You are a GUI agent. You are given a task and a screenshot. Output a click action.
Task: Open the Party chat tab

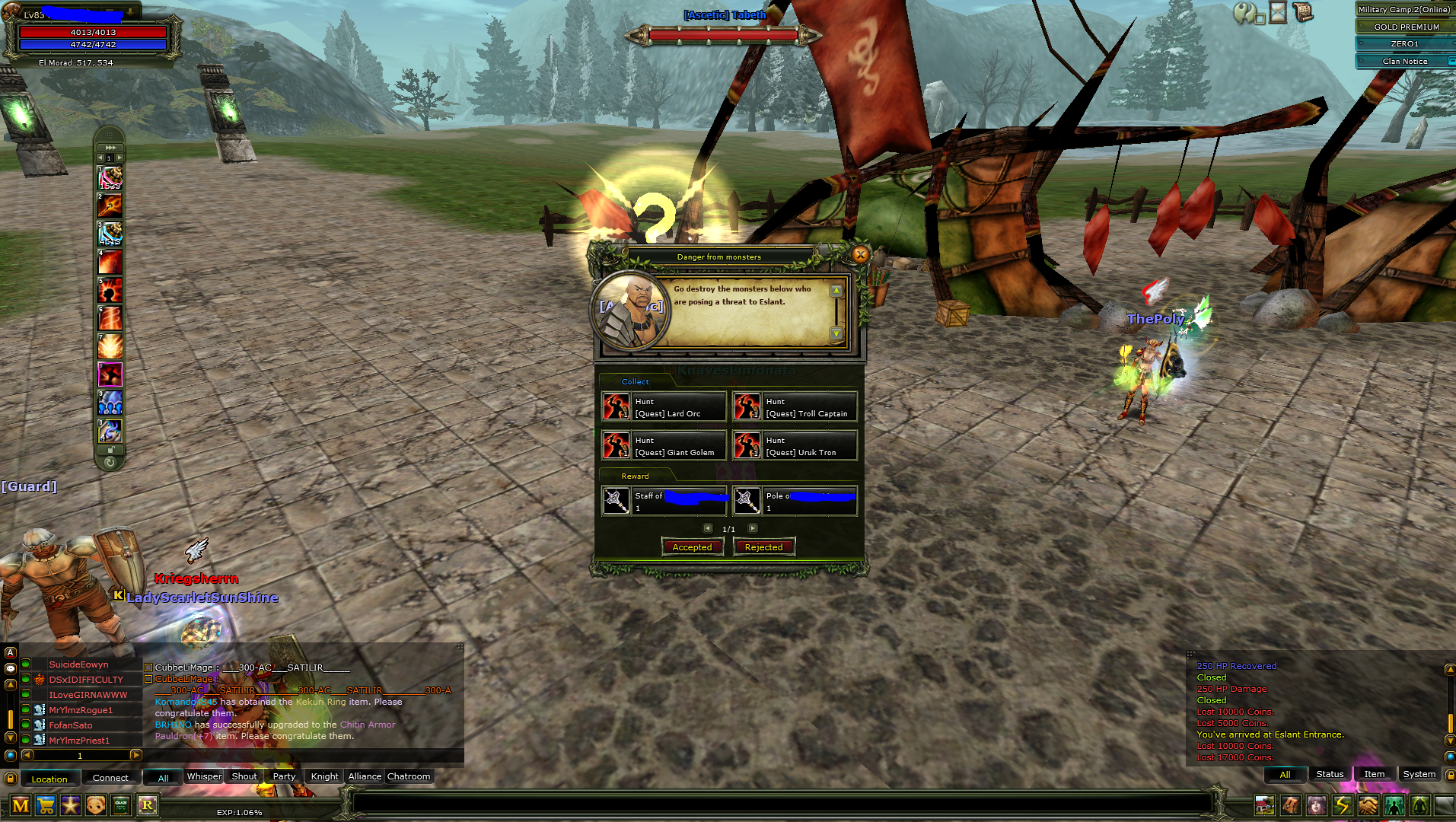284,776
